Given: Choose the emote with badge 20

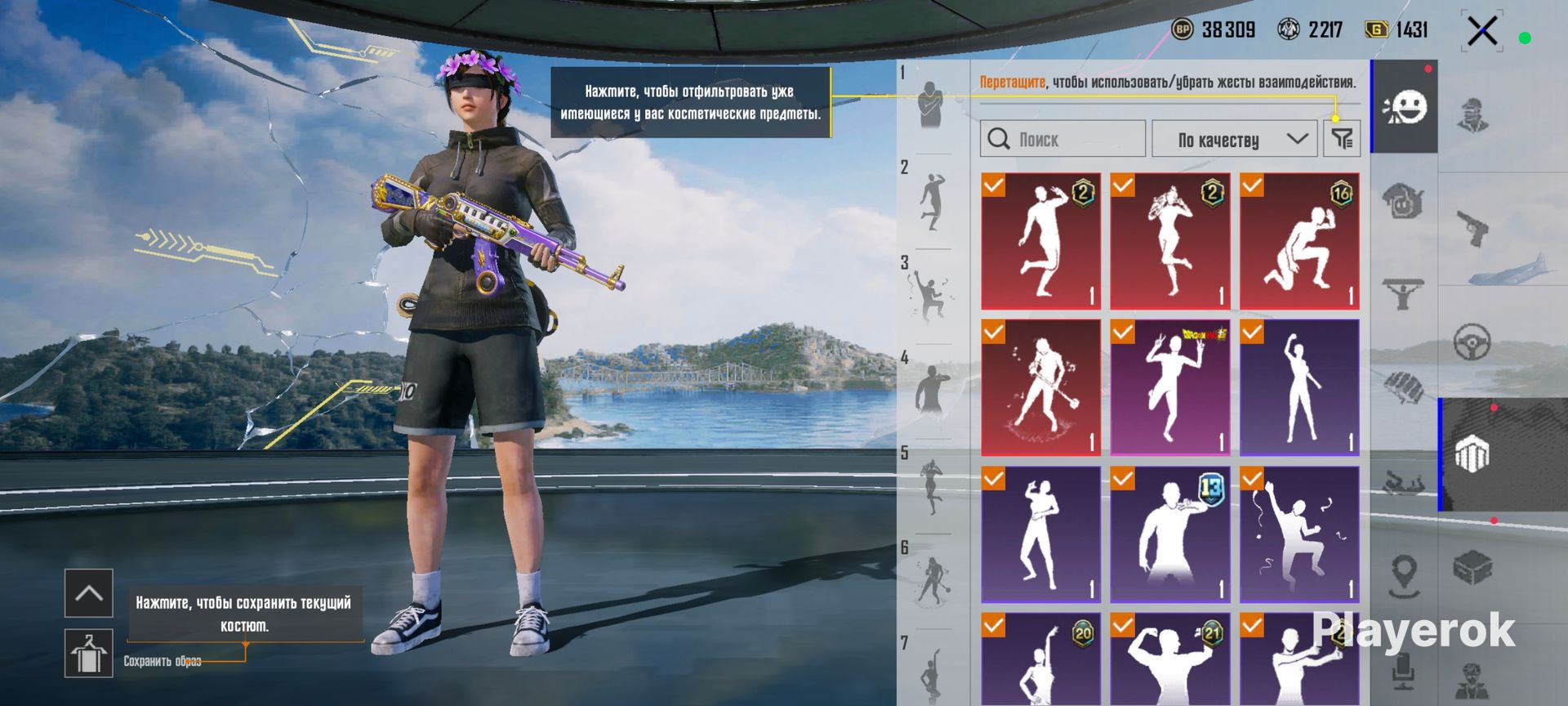Looking at the screenshot, I should [x=1040, y=660].
